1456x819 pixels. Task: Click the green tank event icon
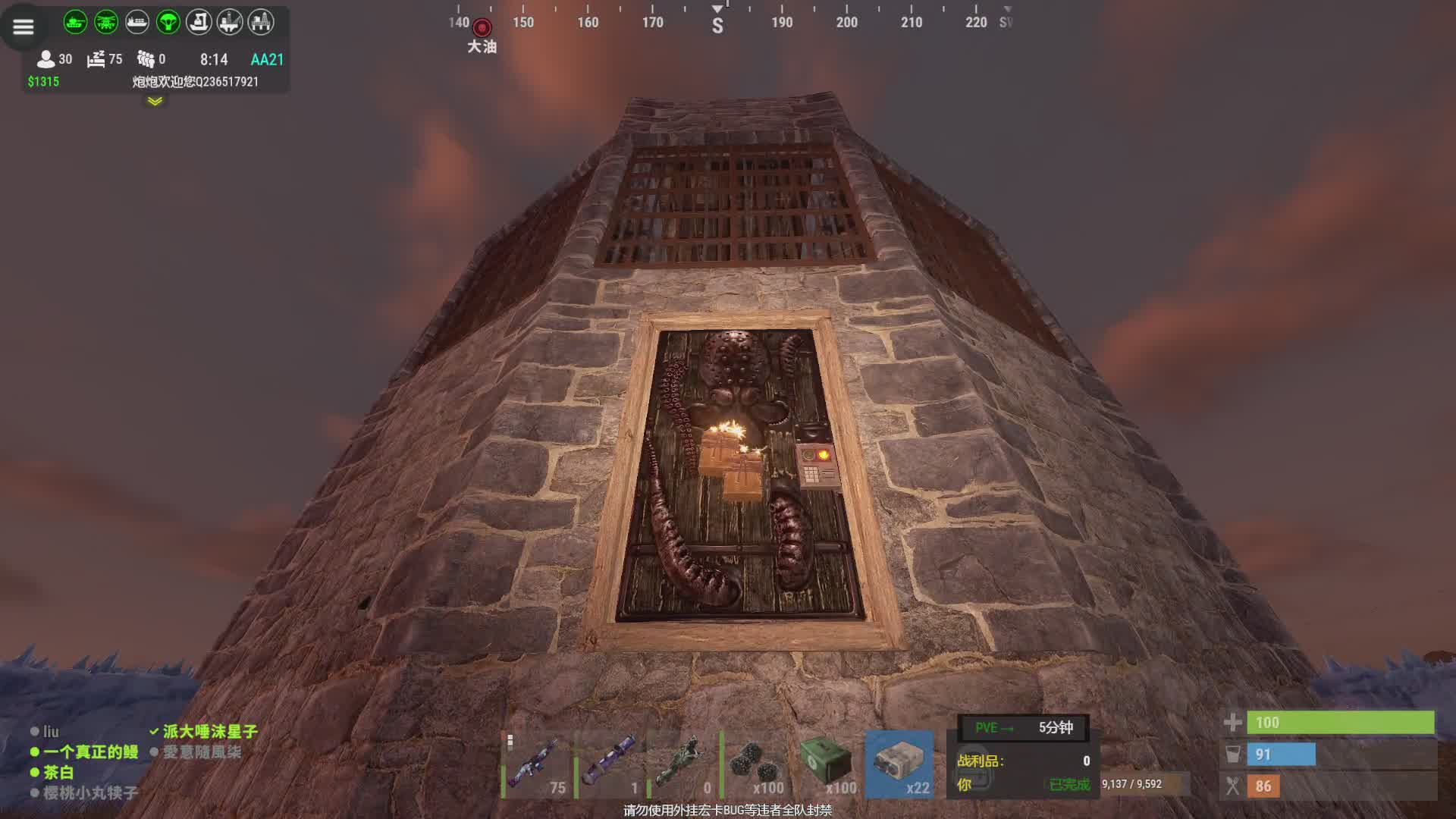(75, 22)
